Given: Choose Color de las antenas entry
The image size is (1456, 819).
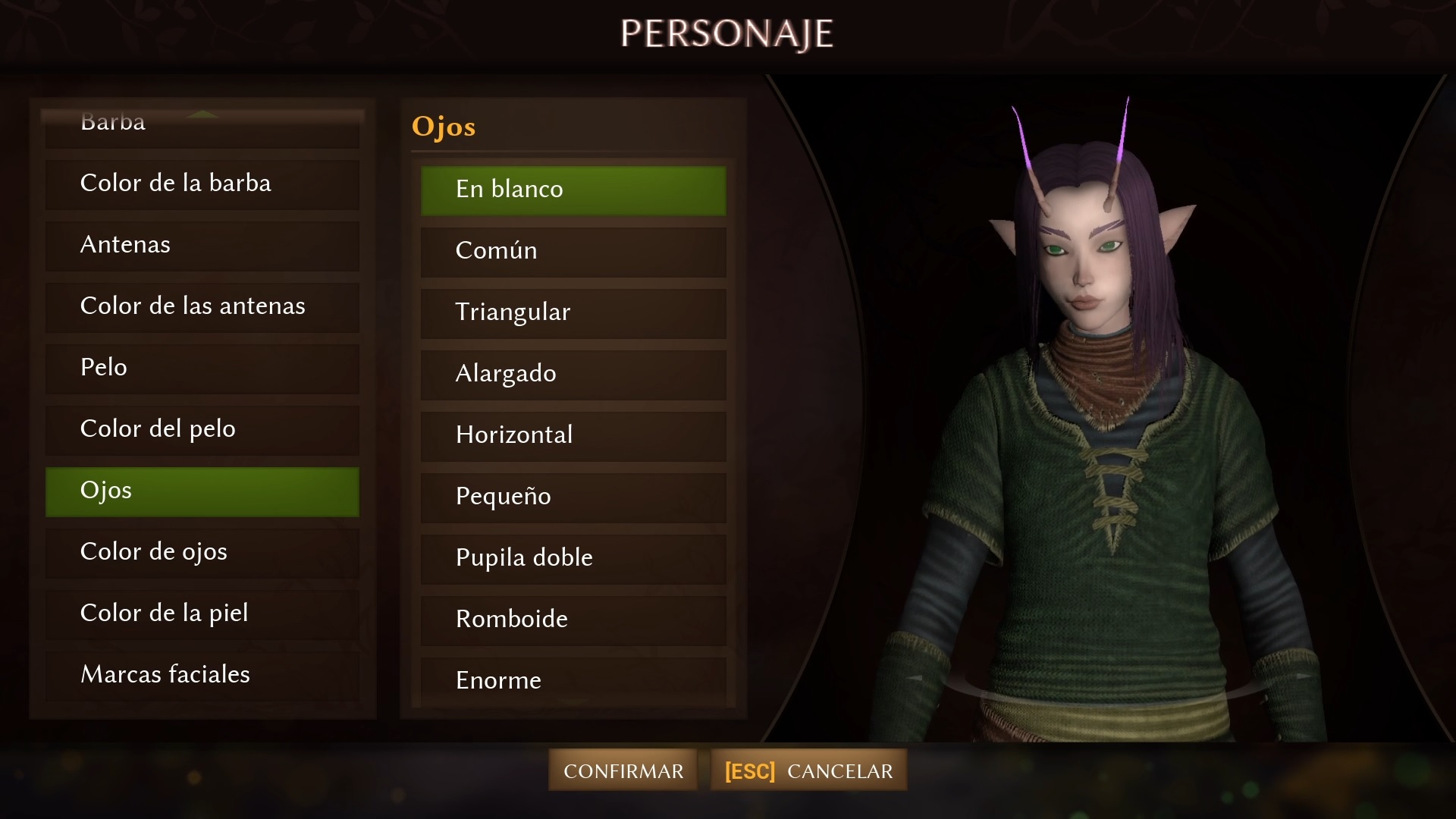Looking at the screenshot, I should [202, 306].
